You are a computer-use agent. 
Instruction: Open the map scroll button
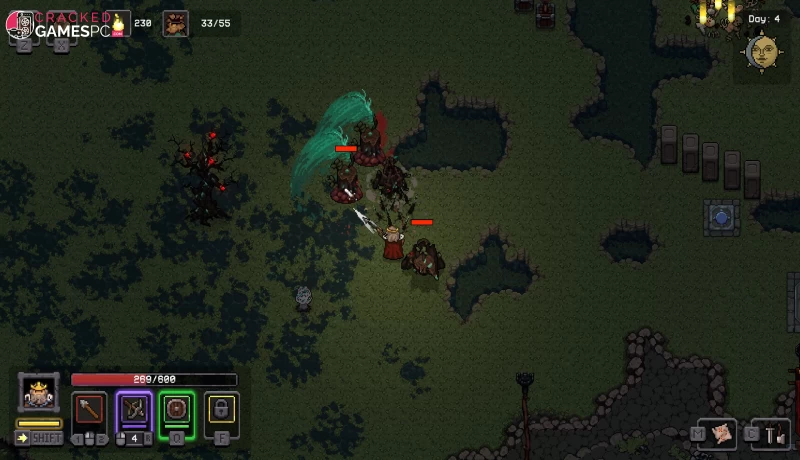[x=724, y=433]
